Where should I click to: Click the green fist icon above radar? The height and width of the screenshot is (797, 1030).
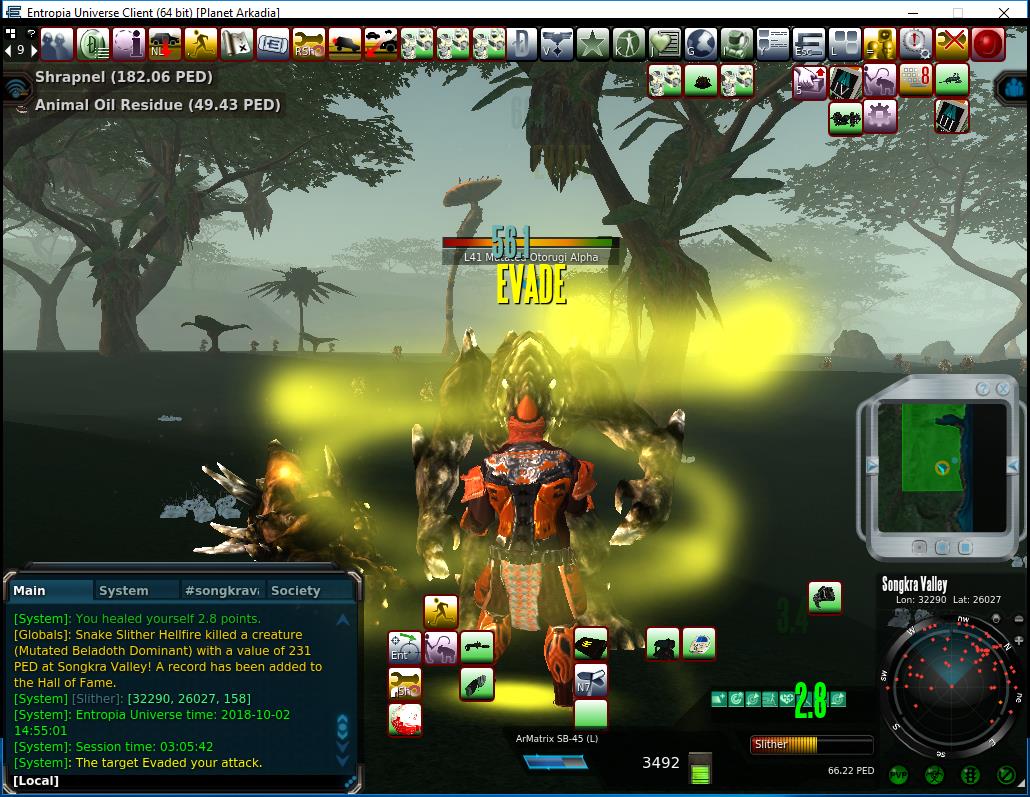pyautogui.click(x=824, y=597)
